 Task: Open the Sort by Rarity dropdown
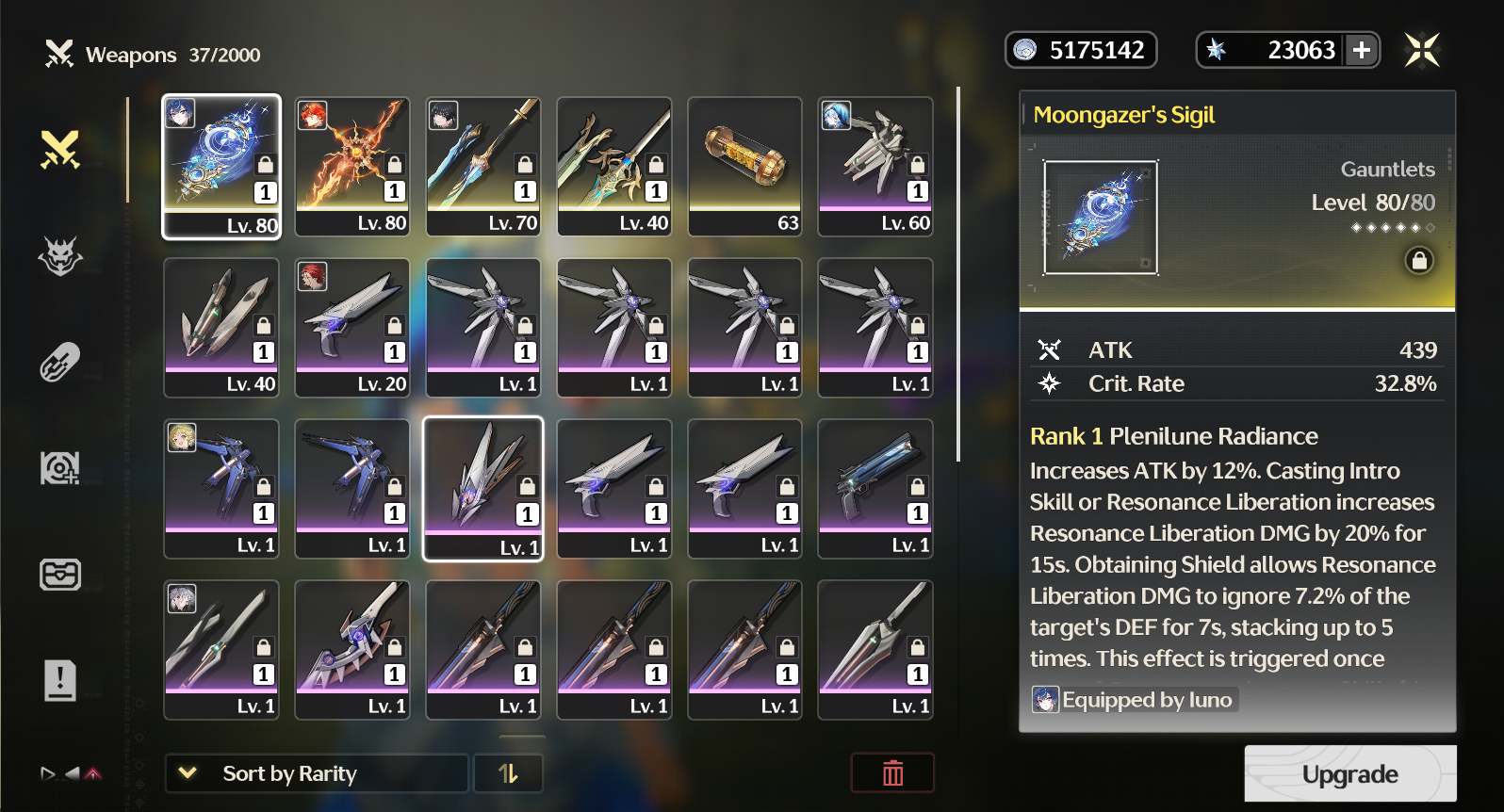click(317, 773)
